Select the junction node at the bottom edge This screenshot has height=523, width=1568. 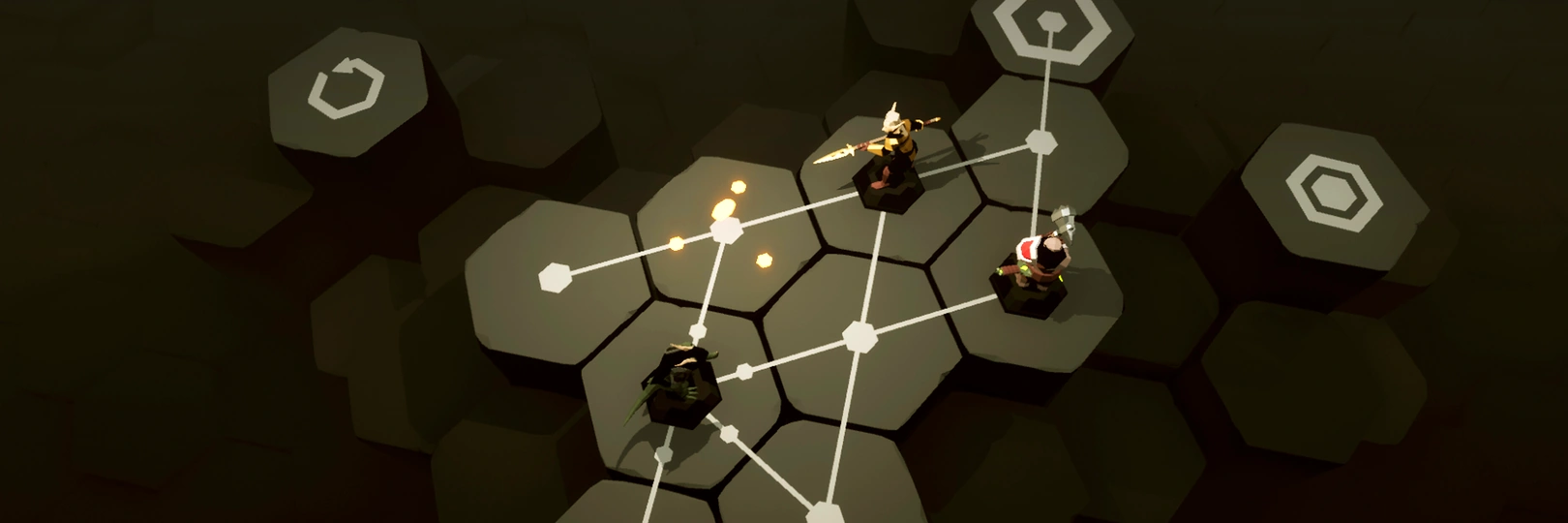[824, 510]
